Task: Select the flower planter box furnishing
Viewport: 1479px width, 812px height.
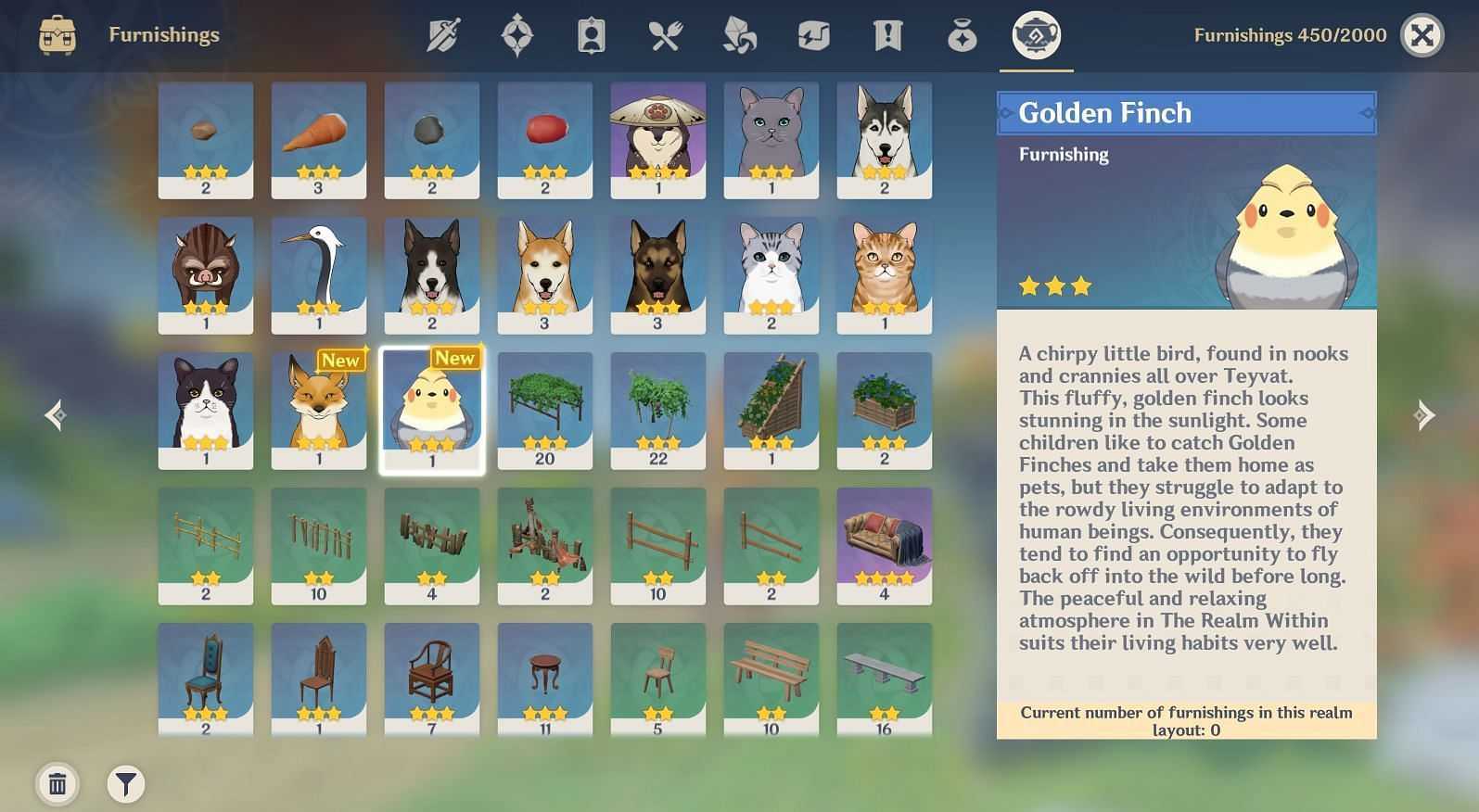Action: click(x=885, y=411)
